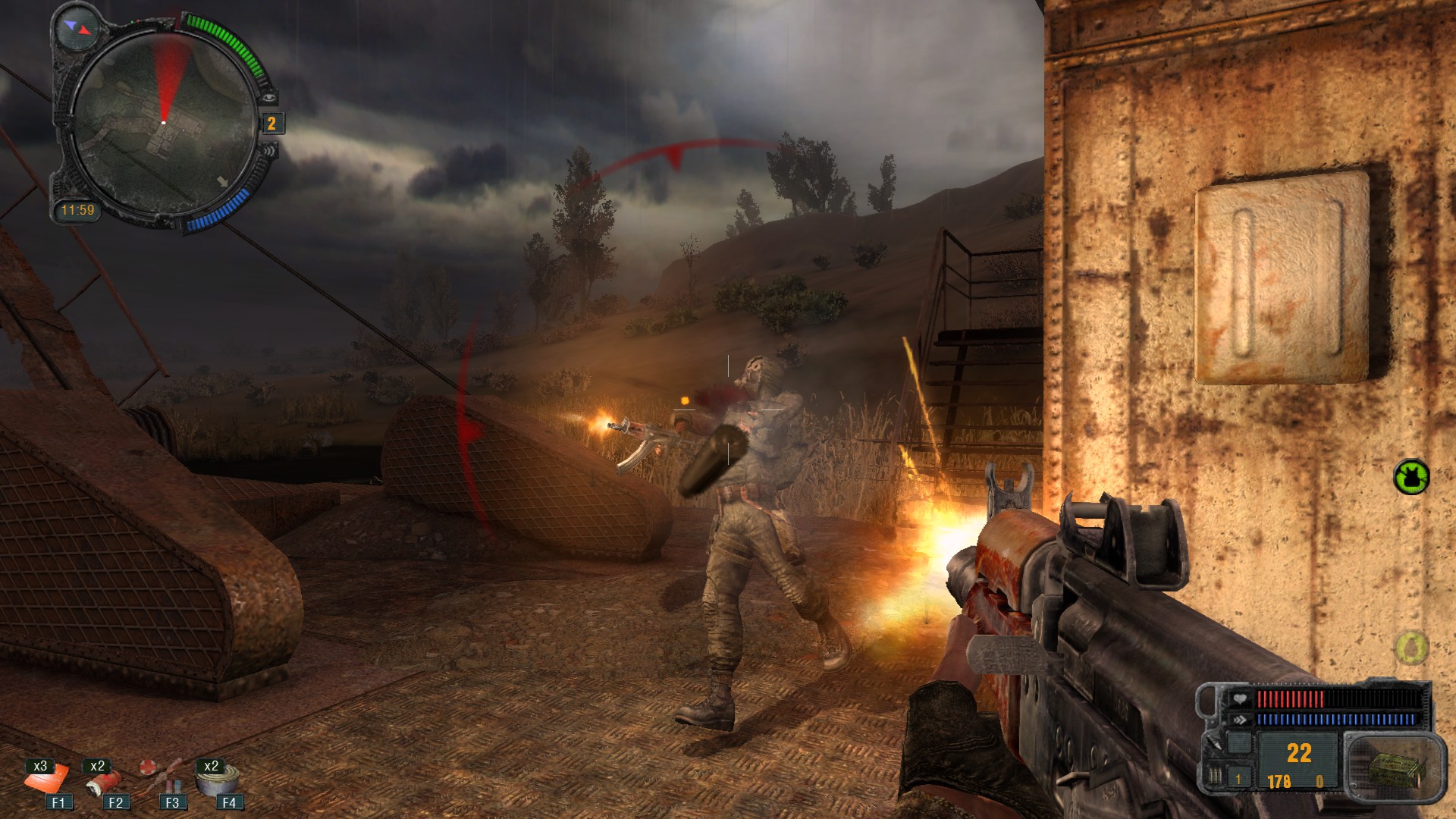Click the faded yellow warning status icon
This screenshot has width=1456, height=819.
click(x=1411, y=648)
